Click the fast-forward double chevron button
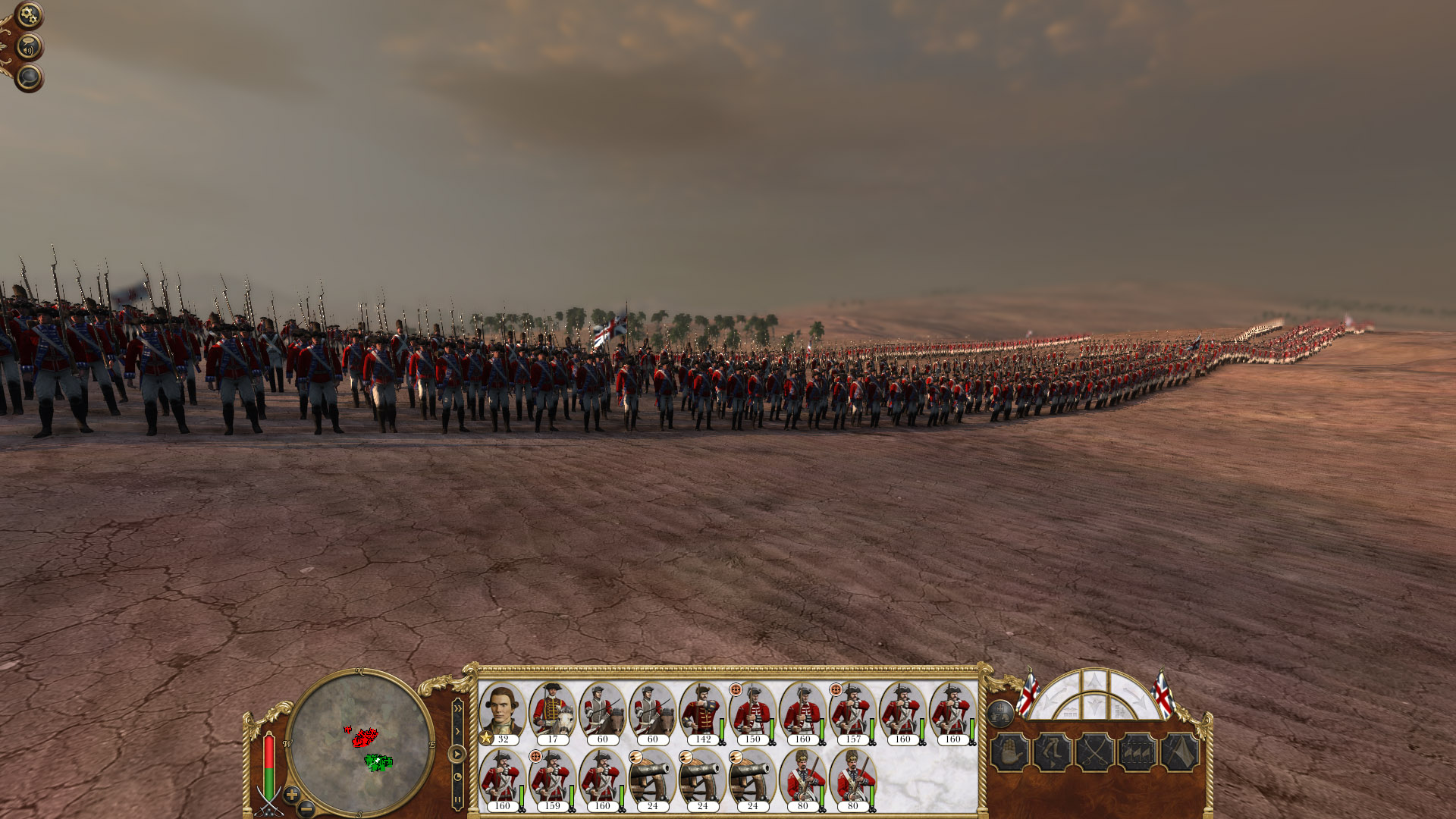Screen dimensions: 1456x819 [x=458, y=707]
